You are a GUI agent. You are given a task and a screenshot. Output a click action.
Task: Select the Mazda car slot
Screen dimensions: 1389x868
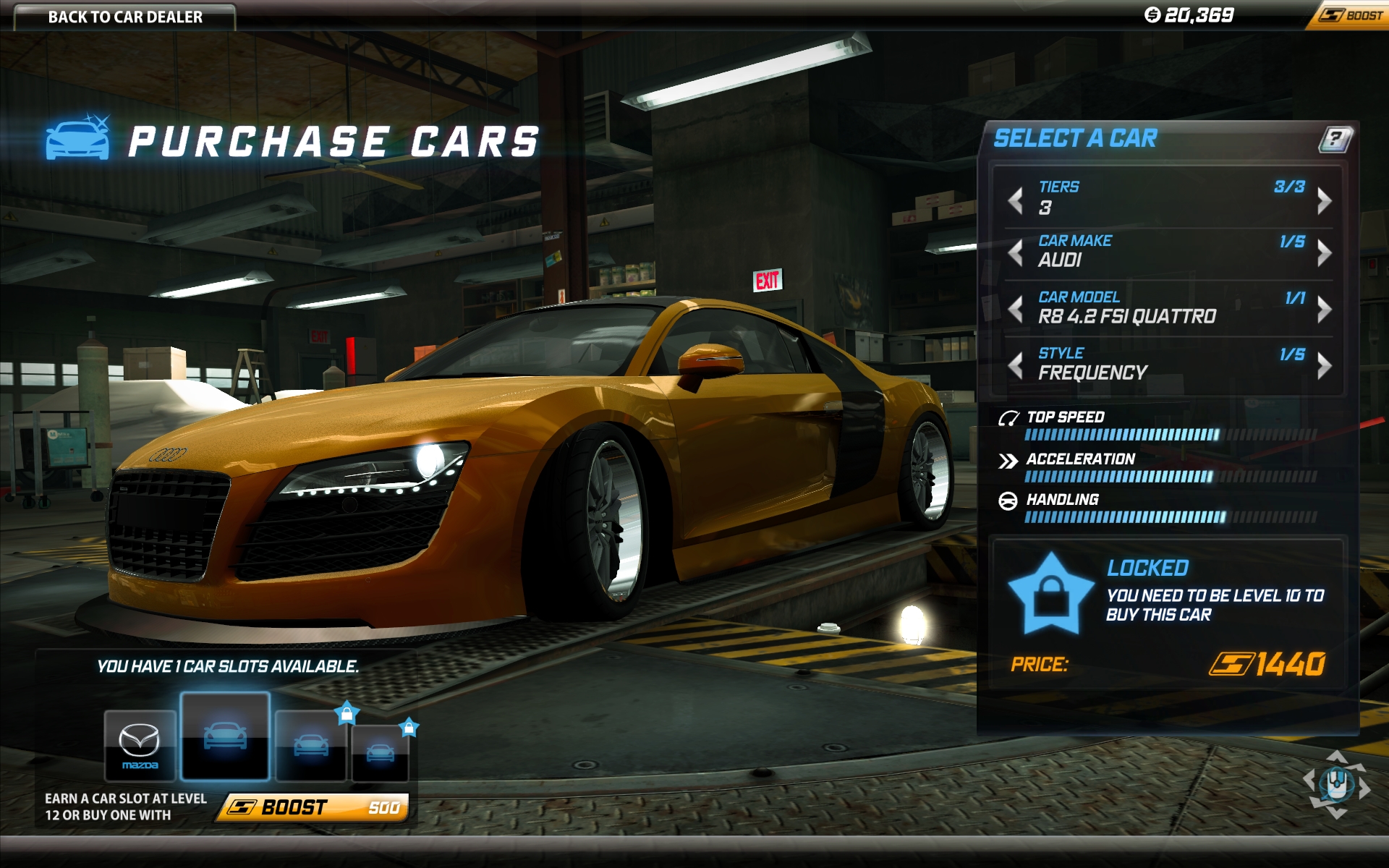click(140, 745)
